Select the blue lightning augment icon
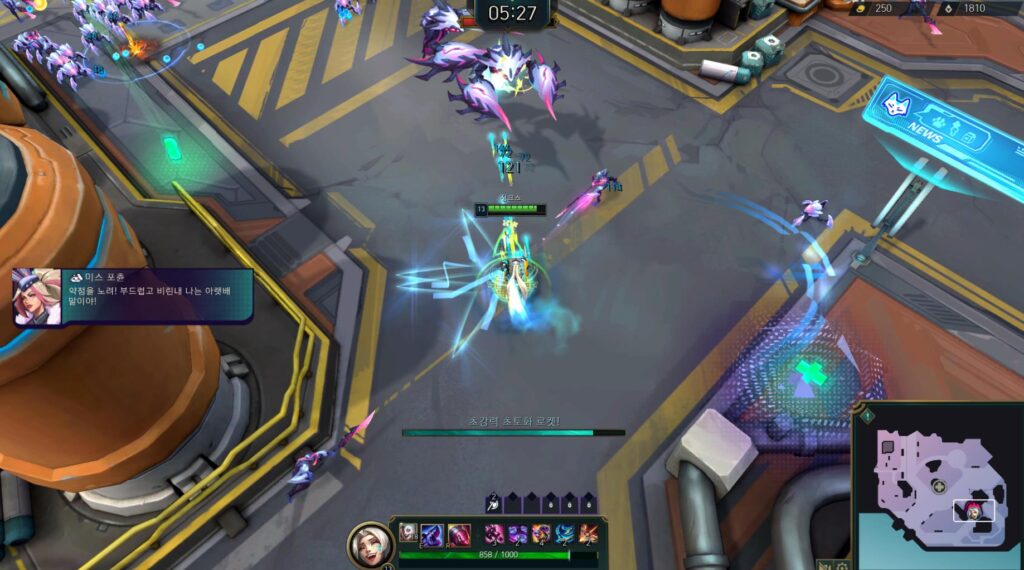 (x=565, y=533)
